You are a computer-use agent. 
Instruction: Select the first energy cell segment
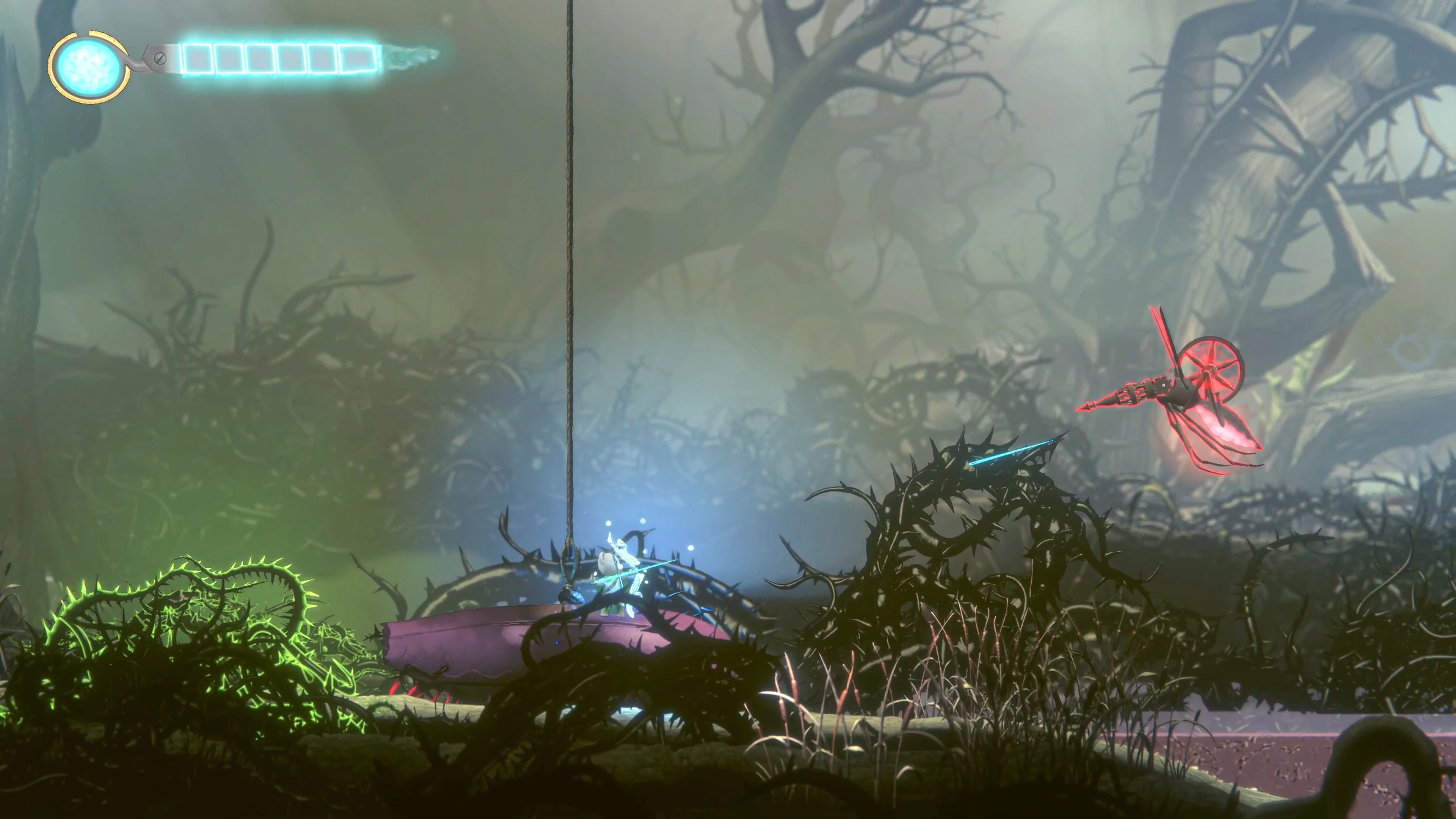click(x=198, y=58)
